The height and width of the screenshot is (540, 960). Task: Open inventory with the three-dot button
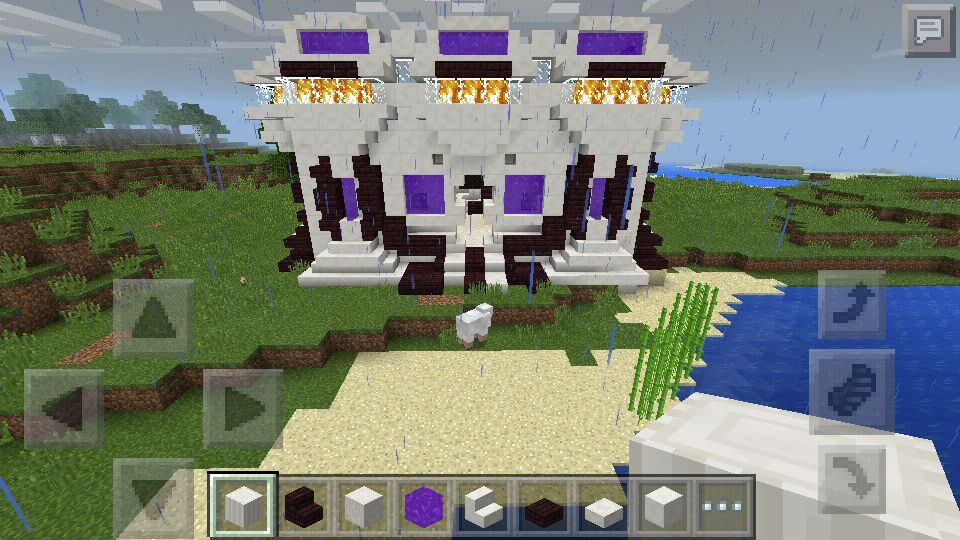[725, 505]
